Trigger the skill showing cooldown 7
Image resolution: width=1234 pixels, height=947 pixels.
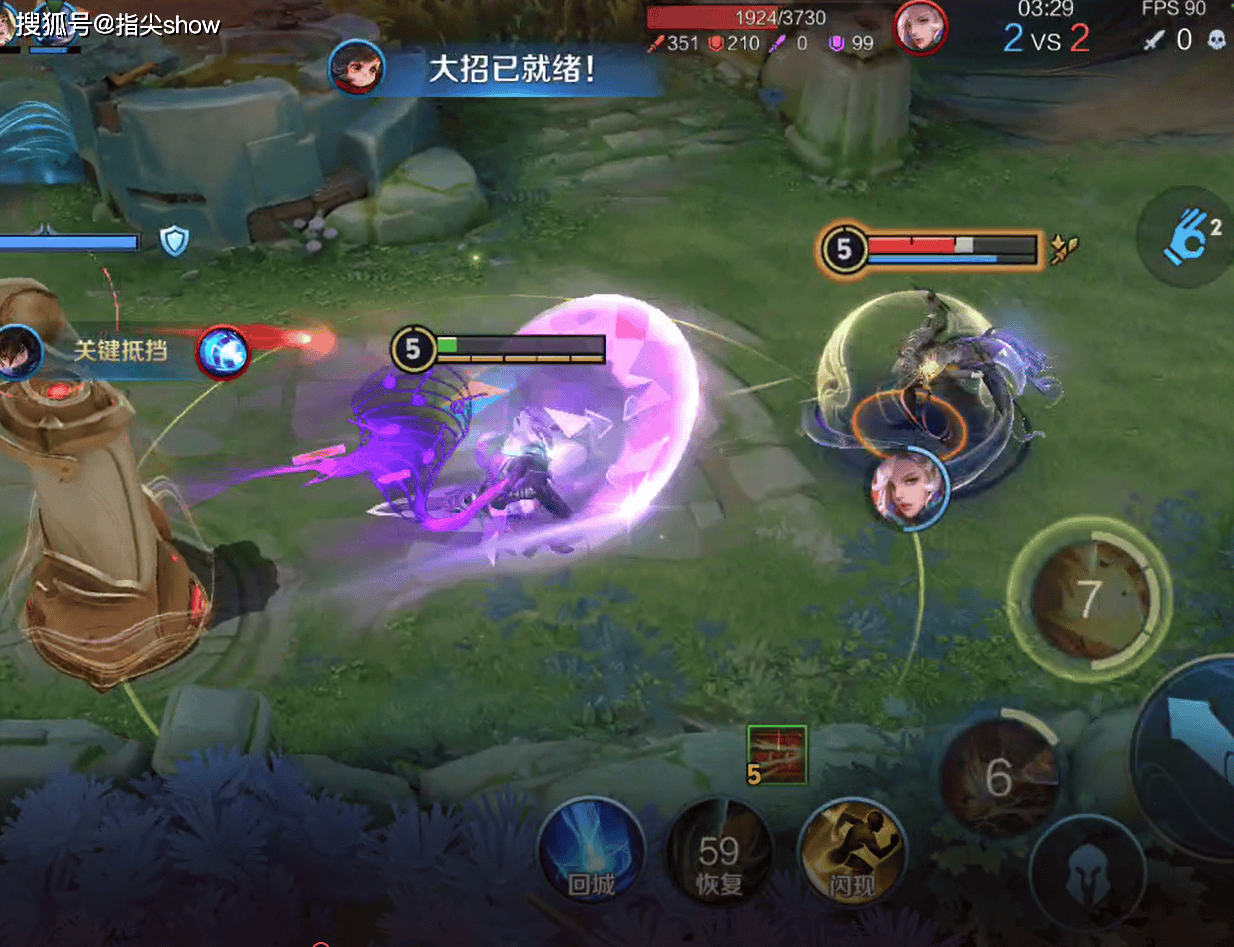pos(1090,599)
